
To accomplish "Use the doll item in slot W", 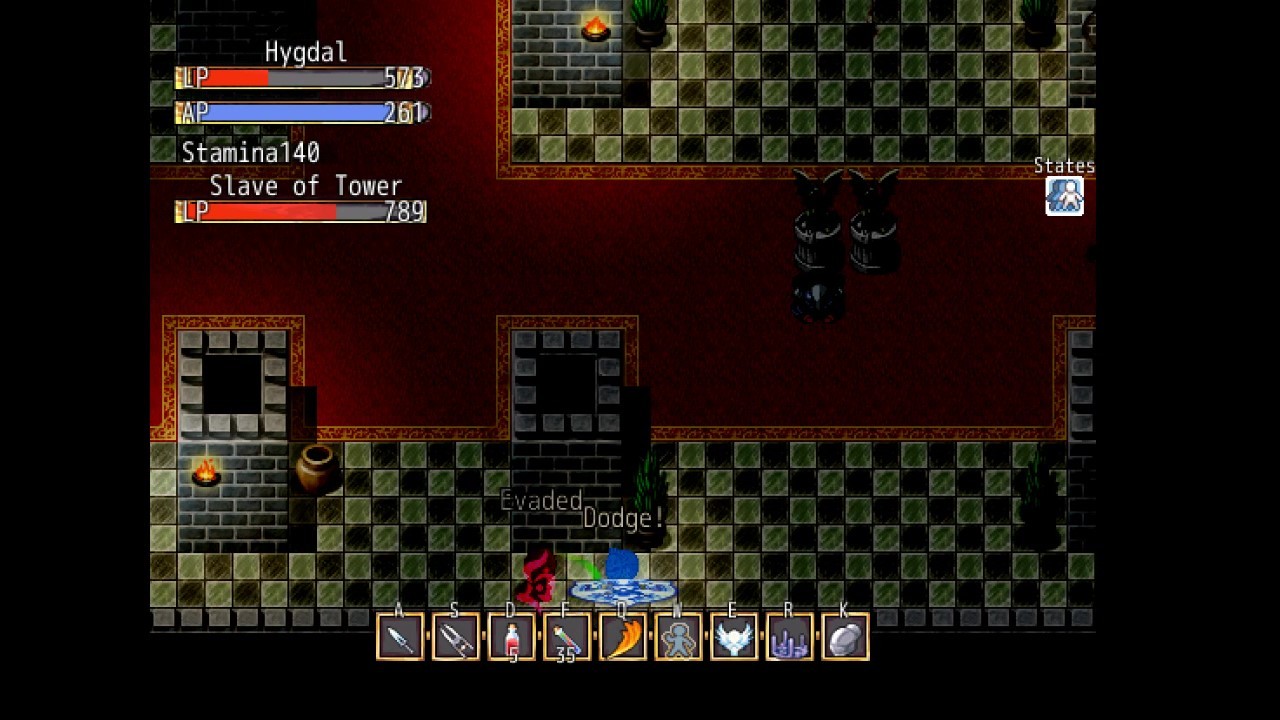I will click(679, 636).
